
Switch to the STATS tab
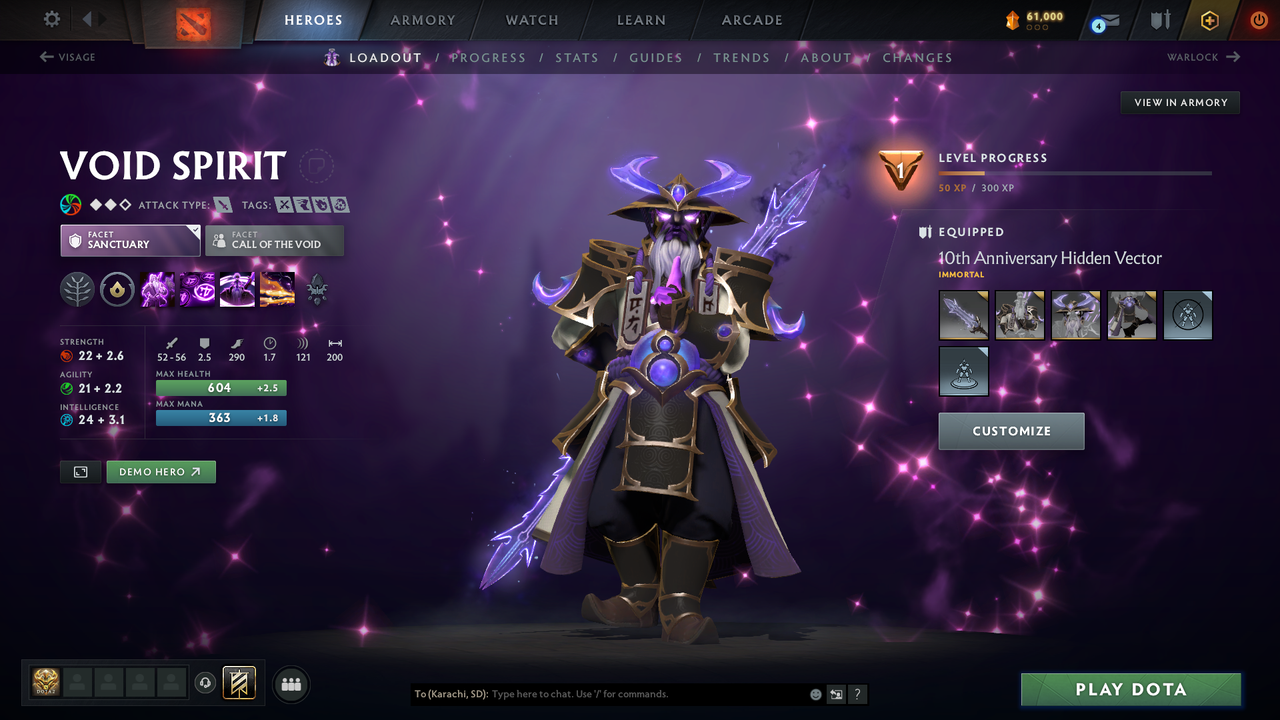577,58
